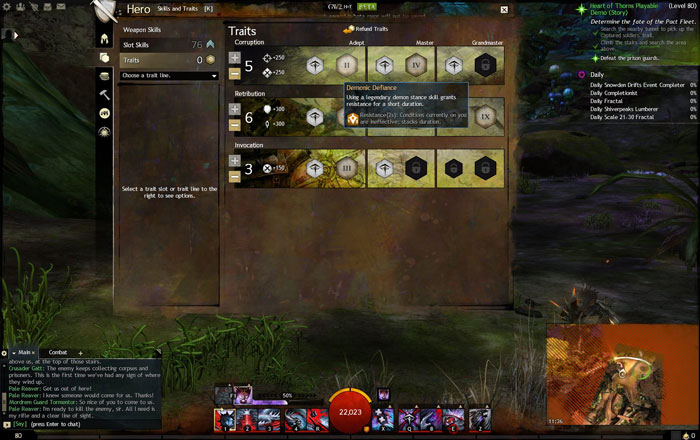Open the Daily achievements tracker
The width and height of the screenshot is (700, 440).
597,75
